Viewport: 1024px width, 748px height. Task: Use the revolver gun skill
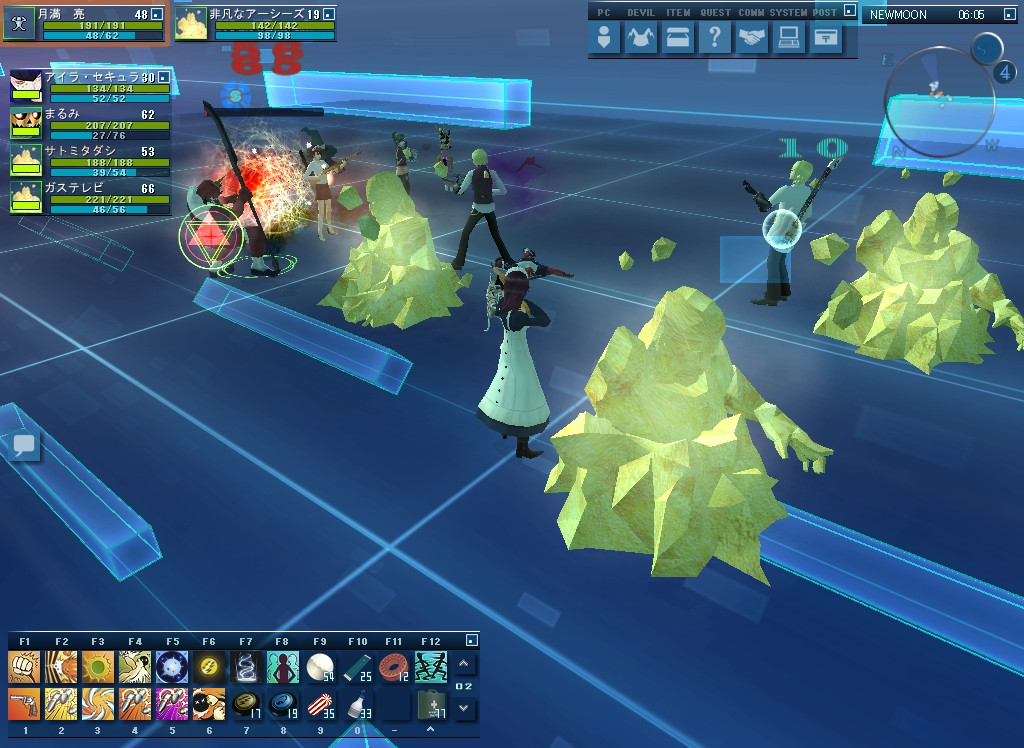pyautogui.click(x=24, y=703)
